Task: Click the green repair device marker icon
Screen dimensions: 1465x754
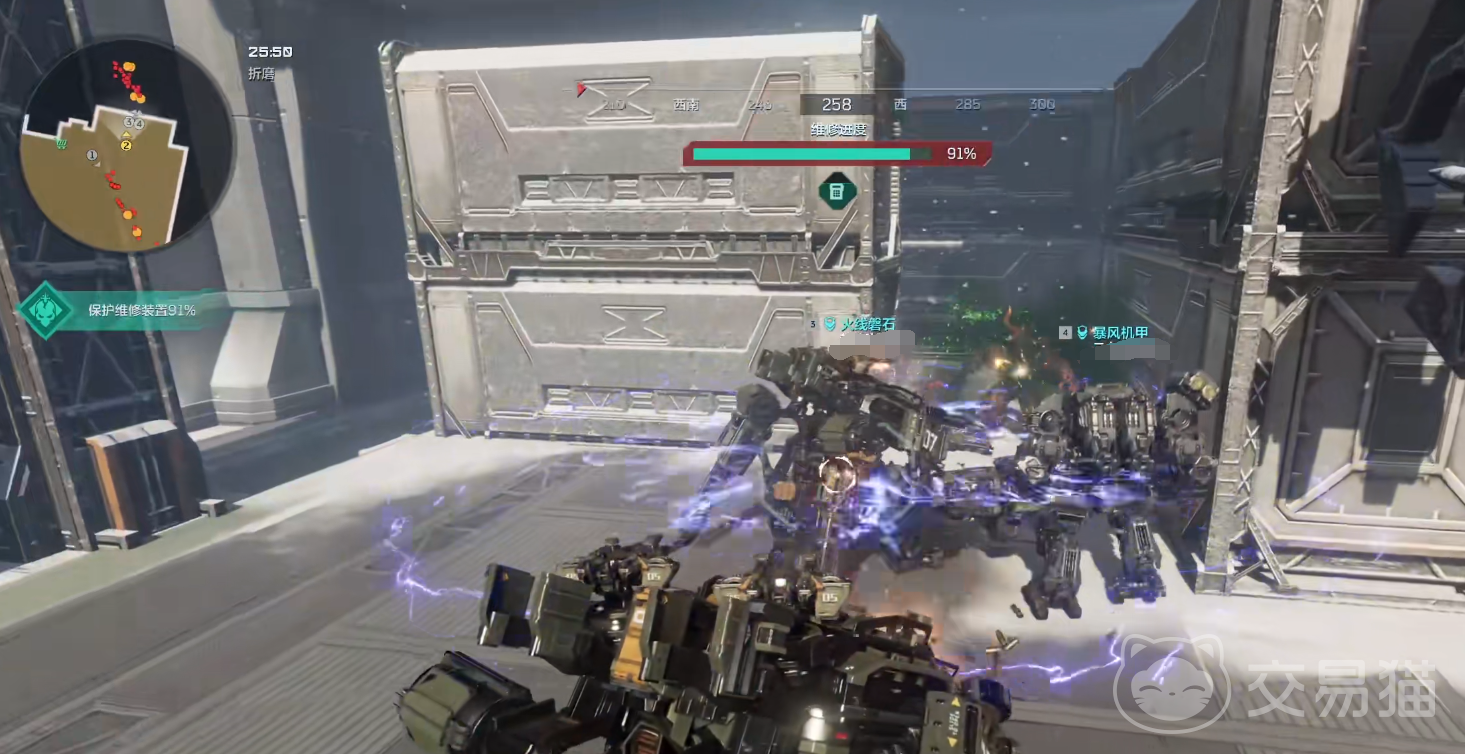Action: pos(837,192)
